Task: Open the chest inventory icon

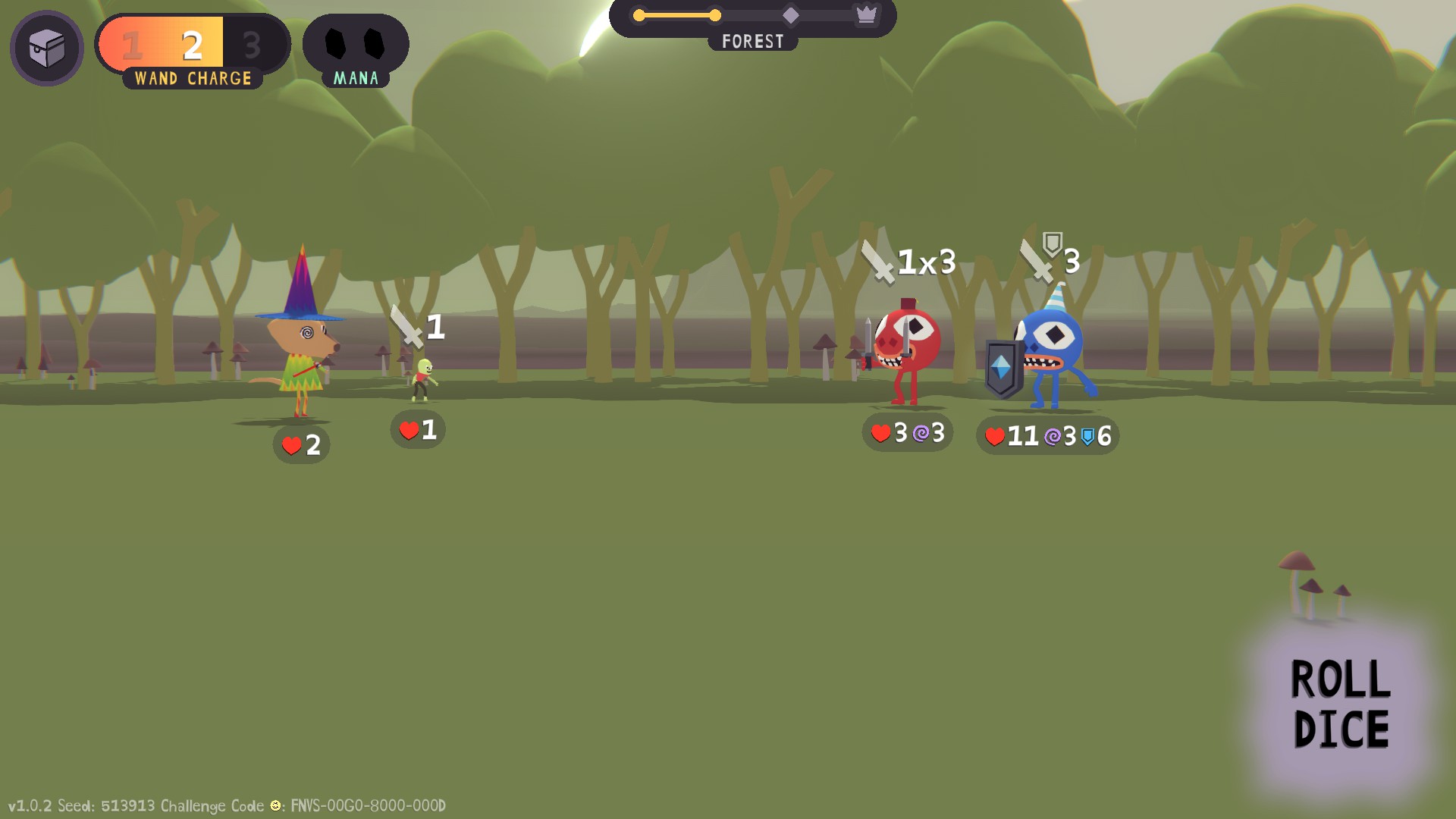Action: coord(47,49)
